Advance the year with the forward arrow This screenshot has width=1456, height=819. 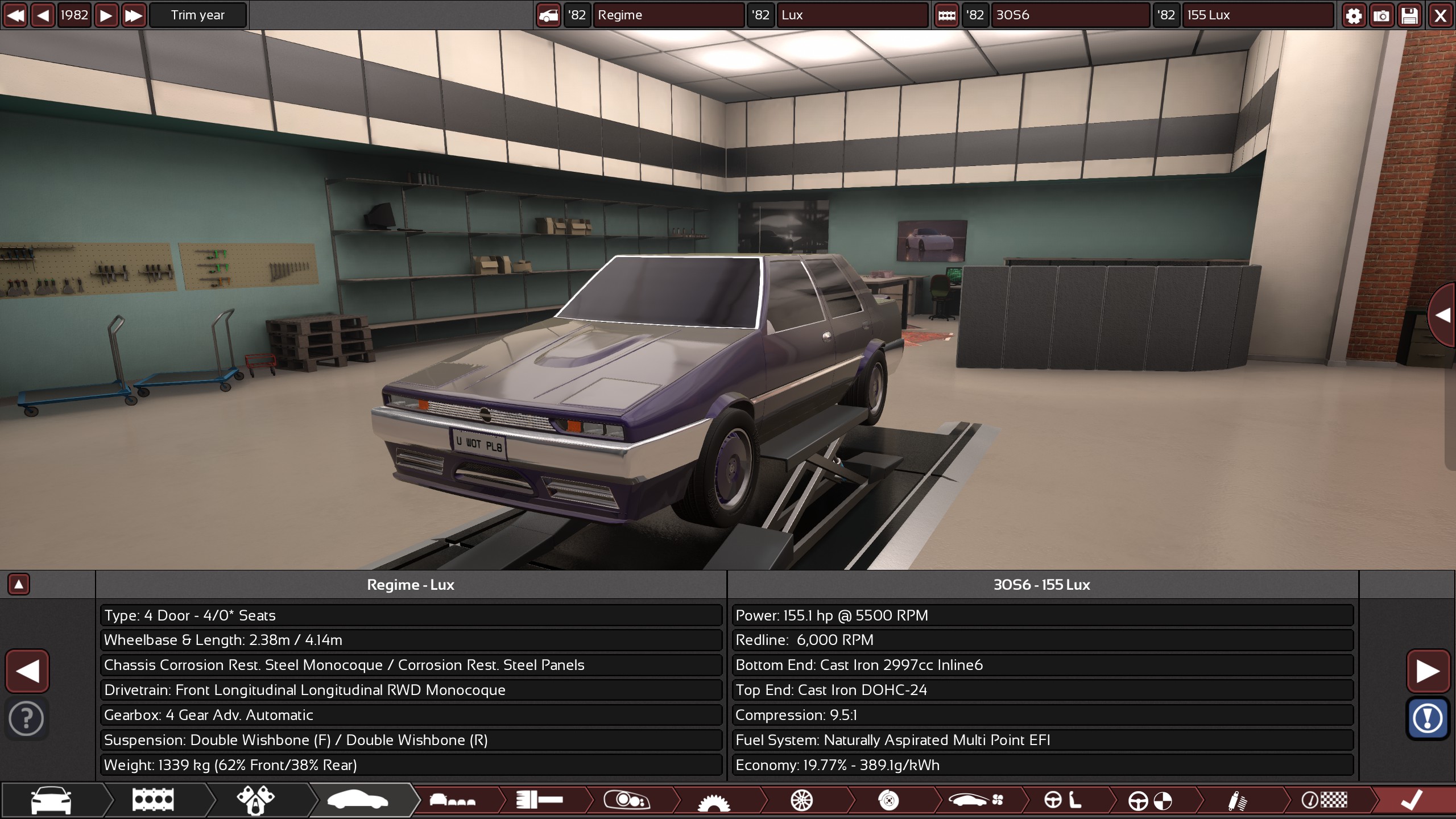[x=106, y=15]
